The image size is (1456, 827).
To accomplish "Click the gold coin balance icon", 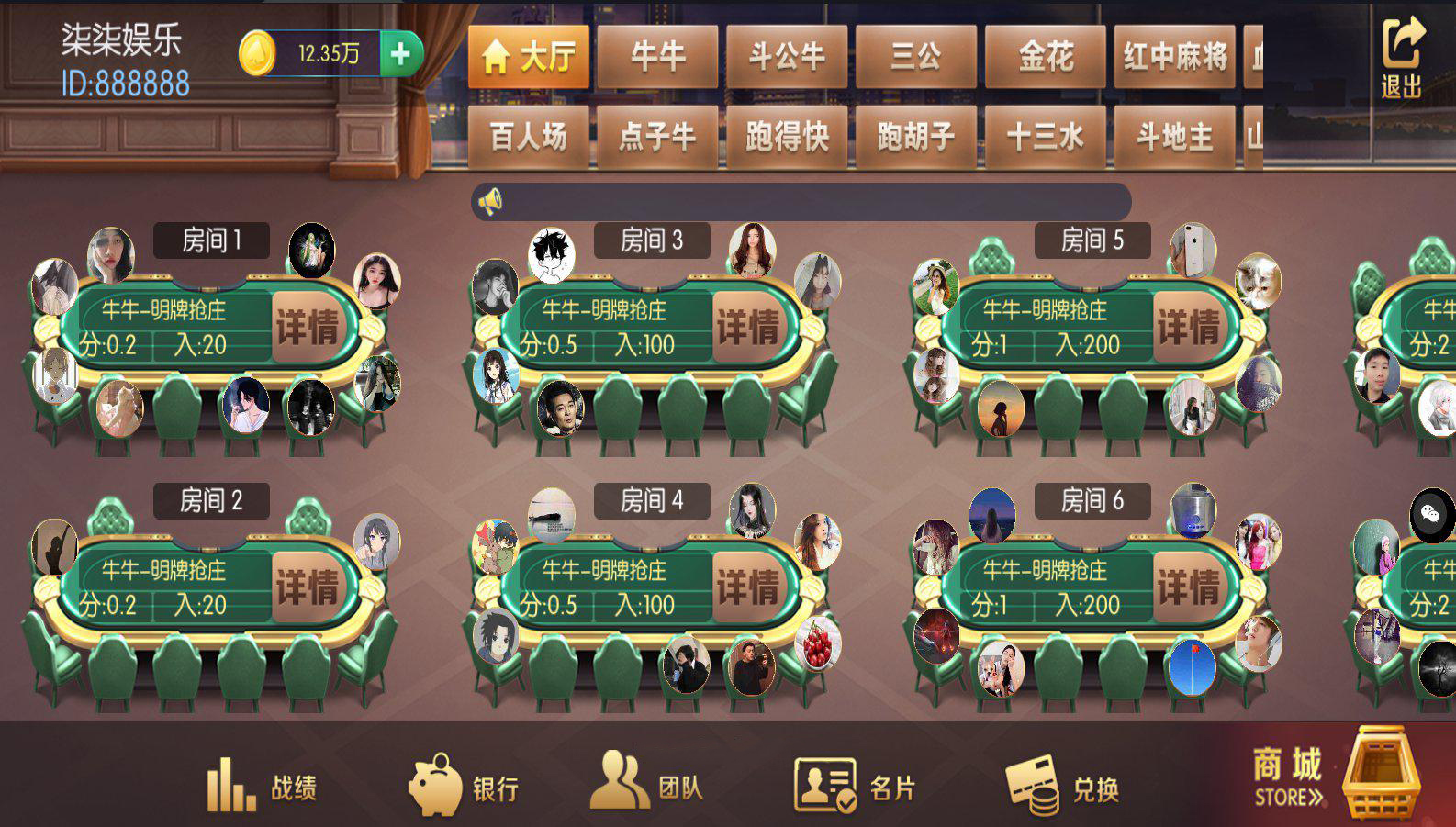I will pos(258,52).
